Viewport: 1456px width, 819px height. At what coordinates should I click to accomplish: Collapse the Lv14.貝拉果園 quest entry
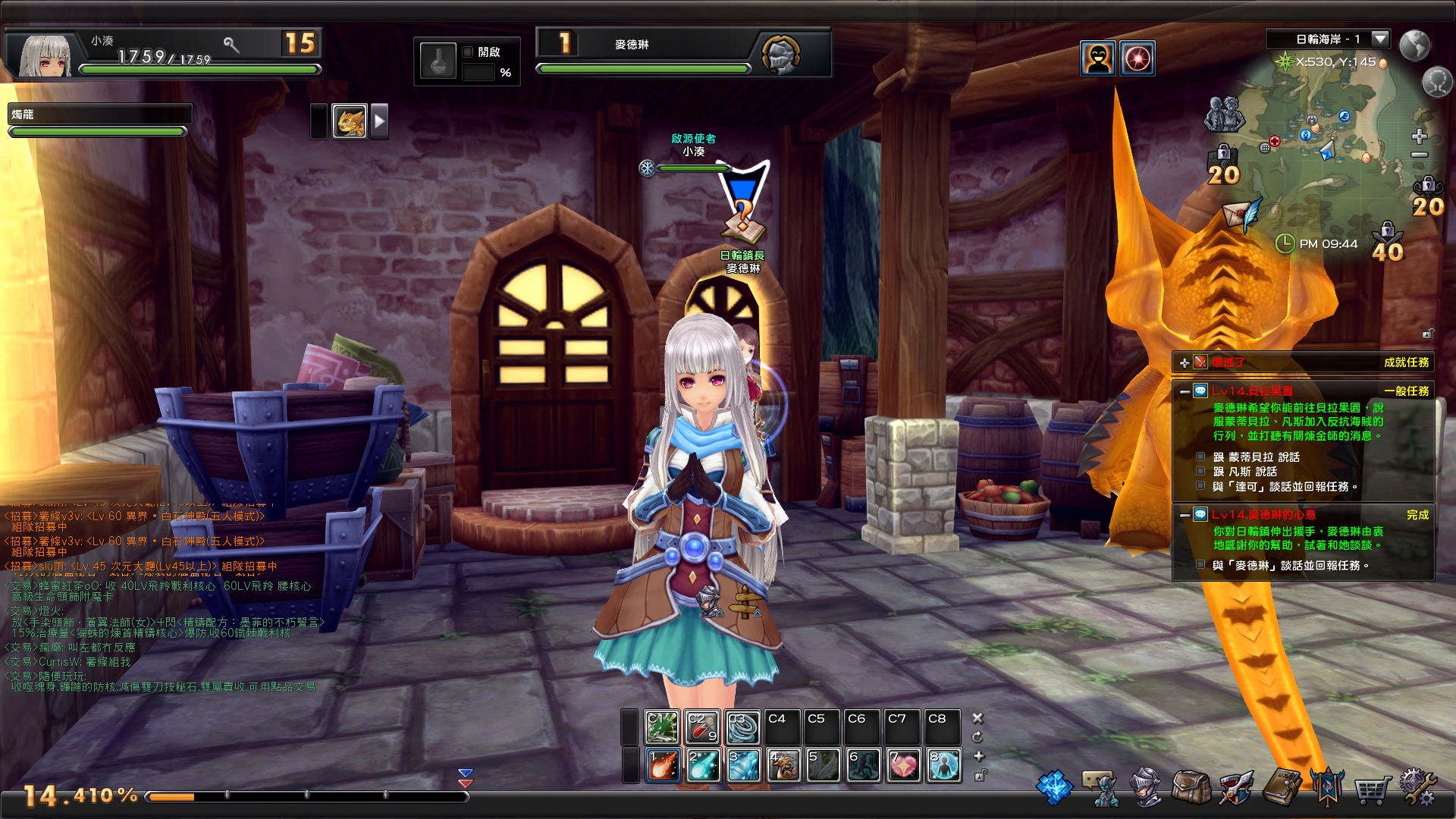[x=1184, y=391]
